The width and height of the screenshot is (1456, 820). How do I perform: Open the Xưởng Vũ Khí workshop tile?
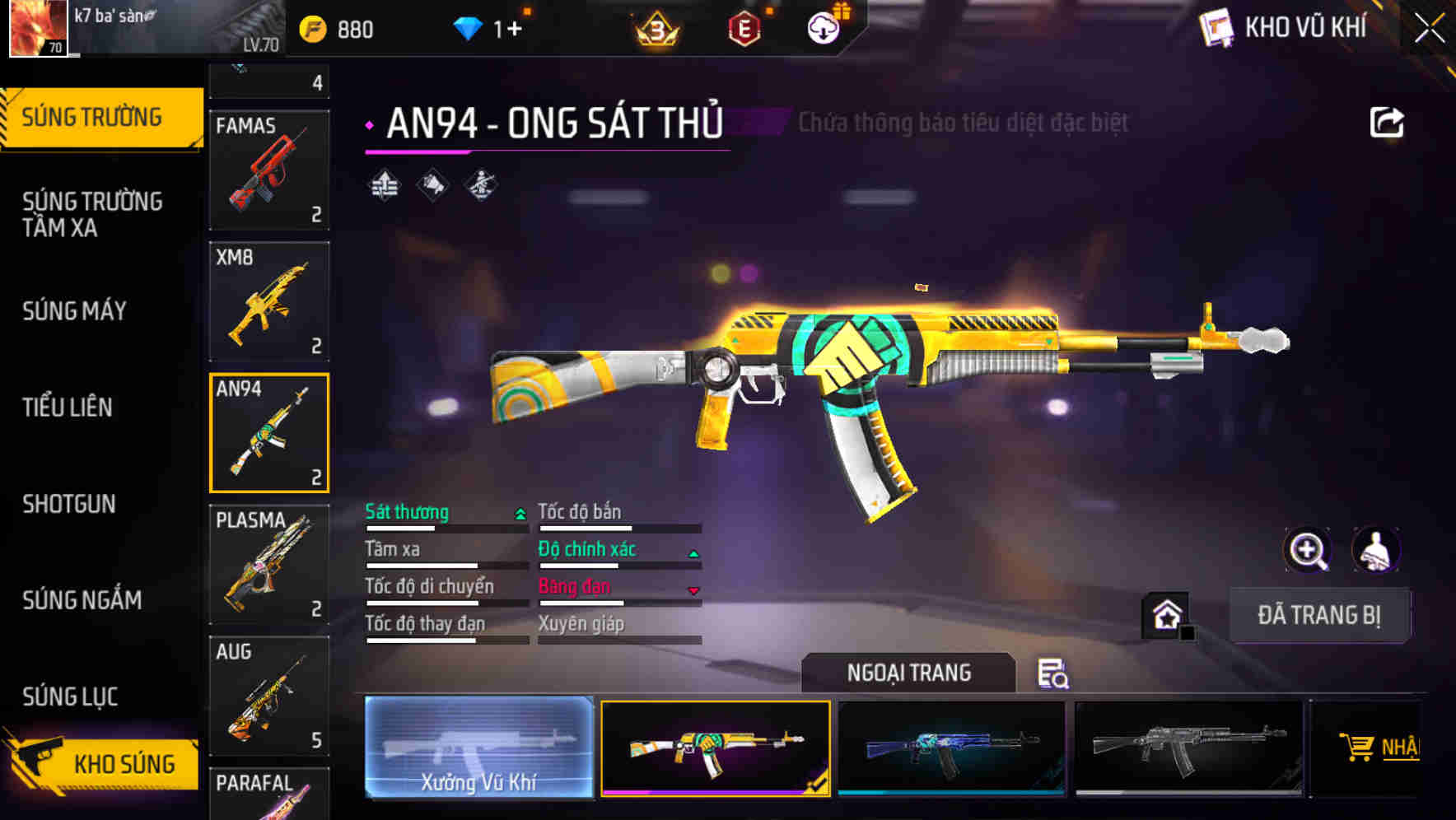point(478,748)
